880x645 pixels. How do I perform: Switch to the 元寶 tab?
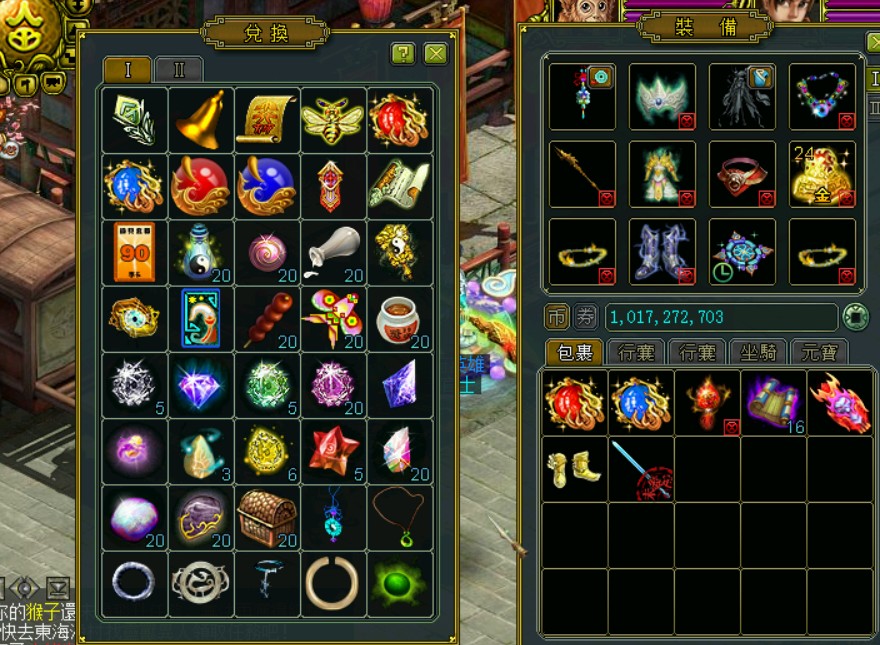click(x=820, y=352)
